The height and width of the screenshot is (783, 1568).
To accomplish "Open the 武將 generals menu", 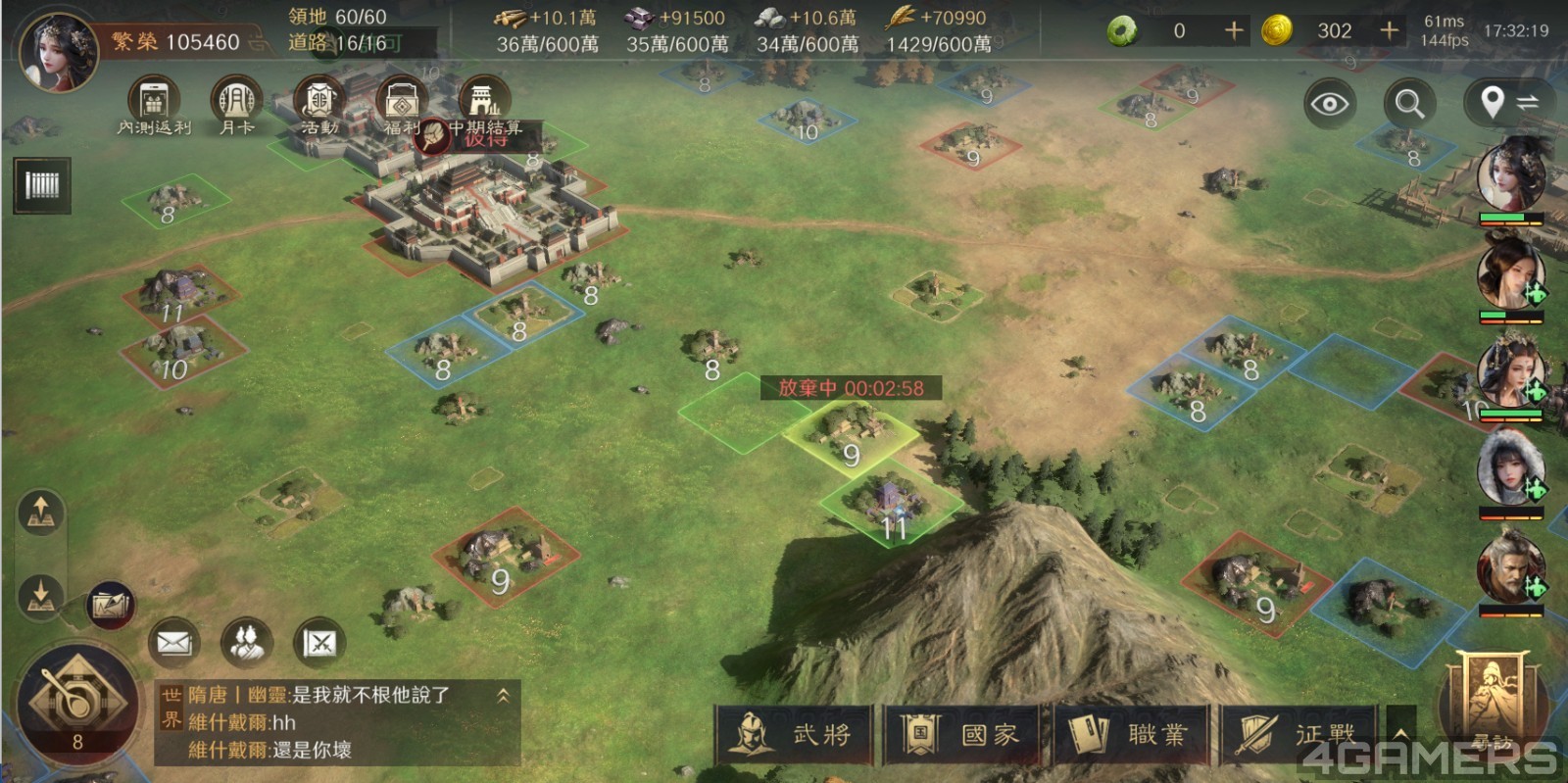I will pos(794,734).
